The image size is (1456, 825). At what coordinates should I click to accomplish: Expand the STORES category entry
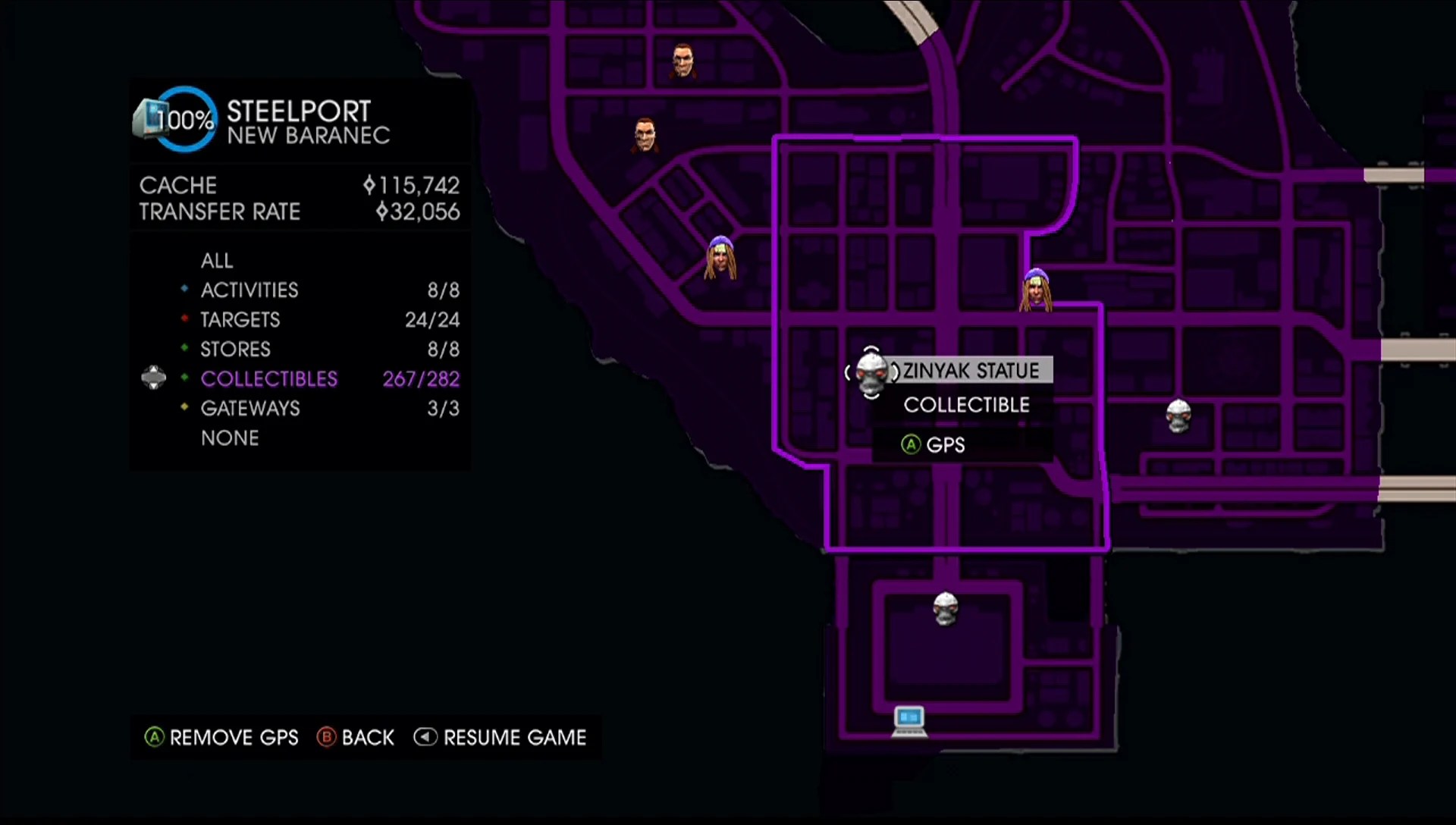pos(235,349)
